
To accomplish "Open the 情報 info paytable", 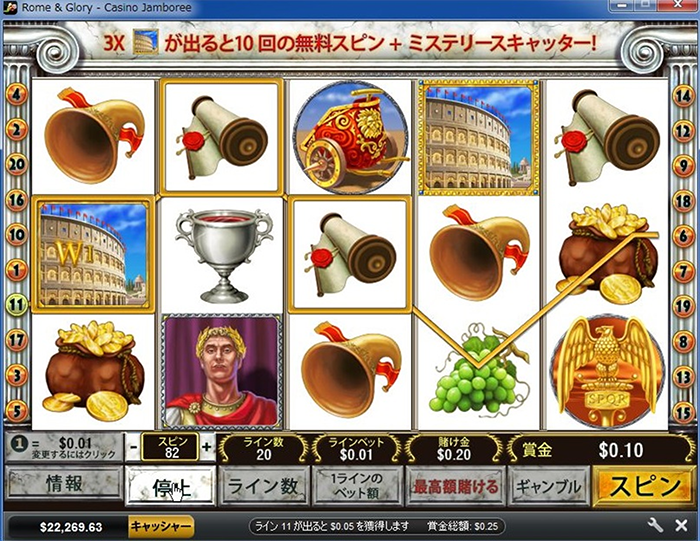I will 64,488.
